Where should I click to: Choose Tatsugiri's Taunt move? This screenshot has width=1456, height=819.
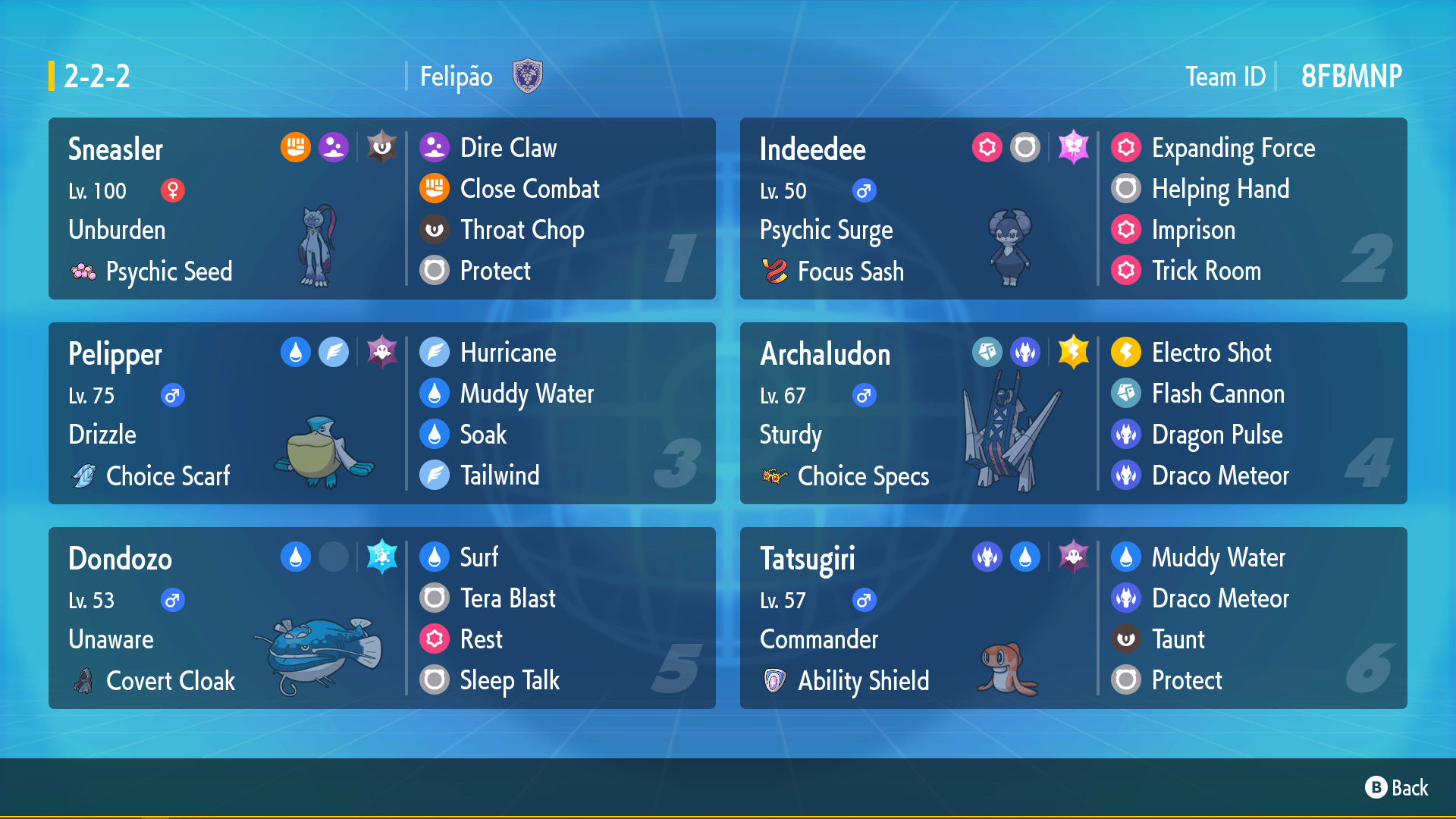(x=1178, y=639)
